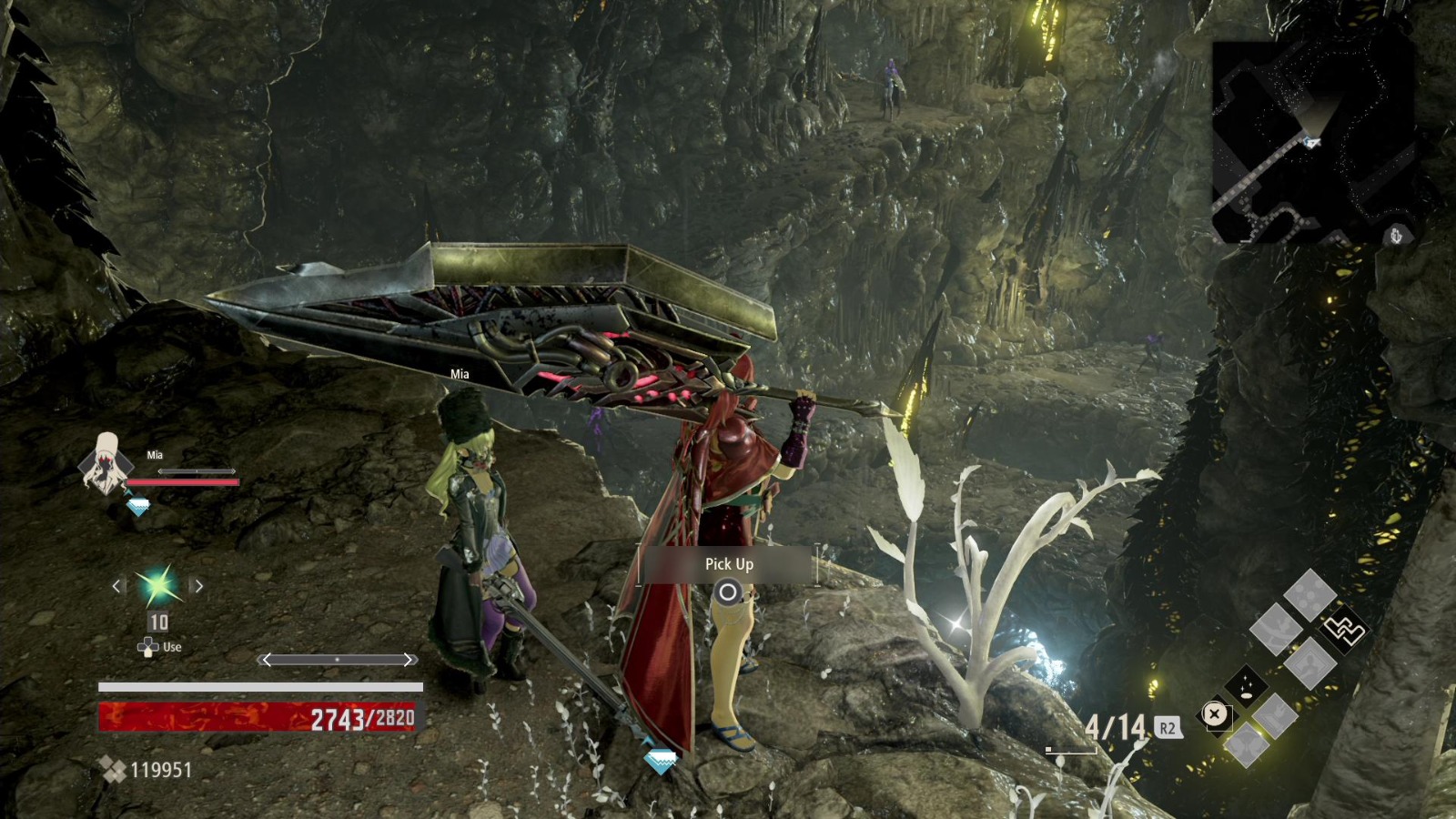
Task: Click the left arrow to cycle quick items
Action: point(116,586)
